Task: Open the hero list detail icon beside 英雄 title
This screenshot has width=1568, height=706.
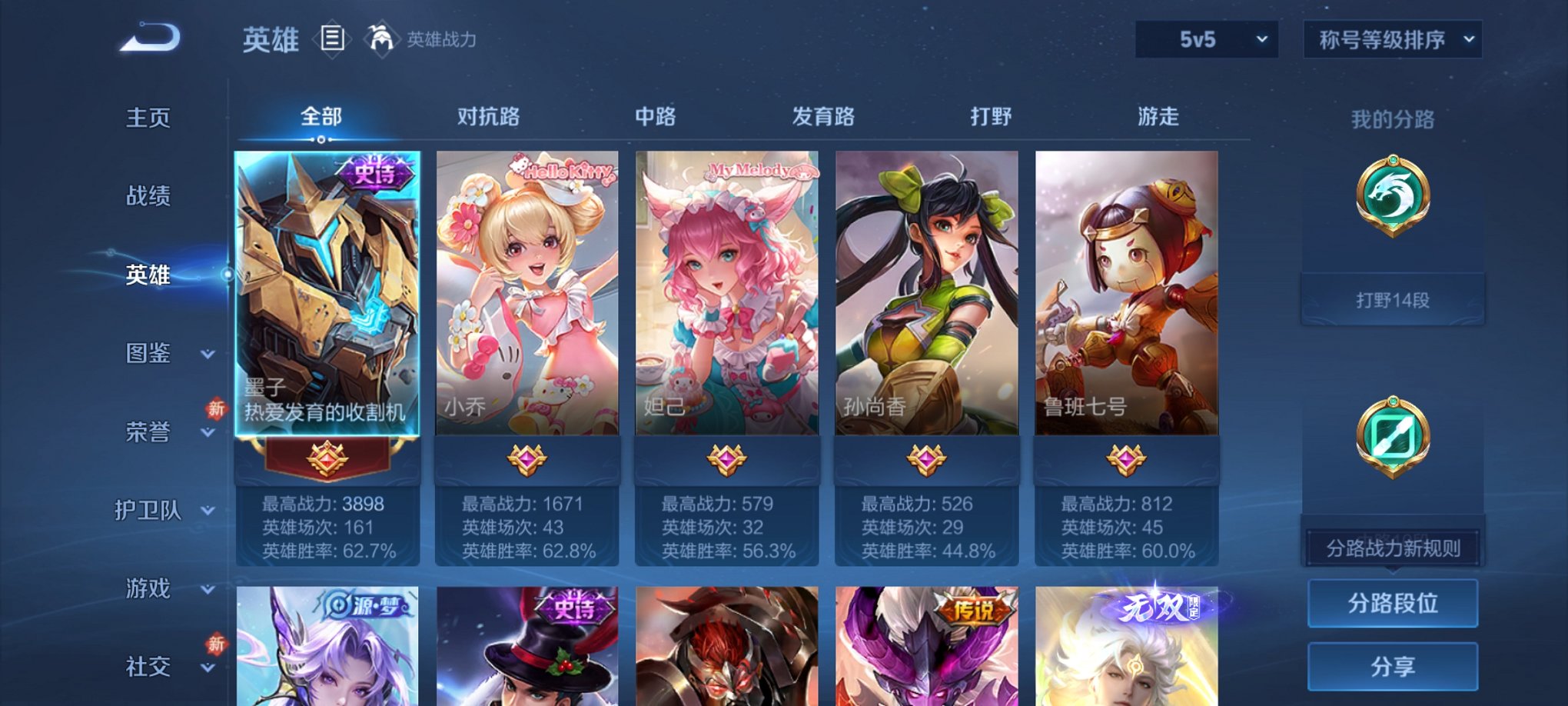Action: point(332,40)
